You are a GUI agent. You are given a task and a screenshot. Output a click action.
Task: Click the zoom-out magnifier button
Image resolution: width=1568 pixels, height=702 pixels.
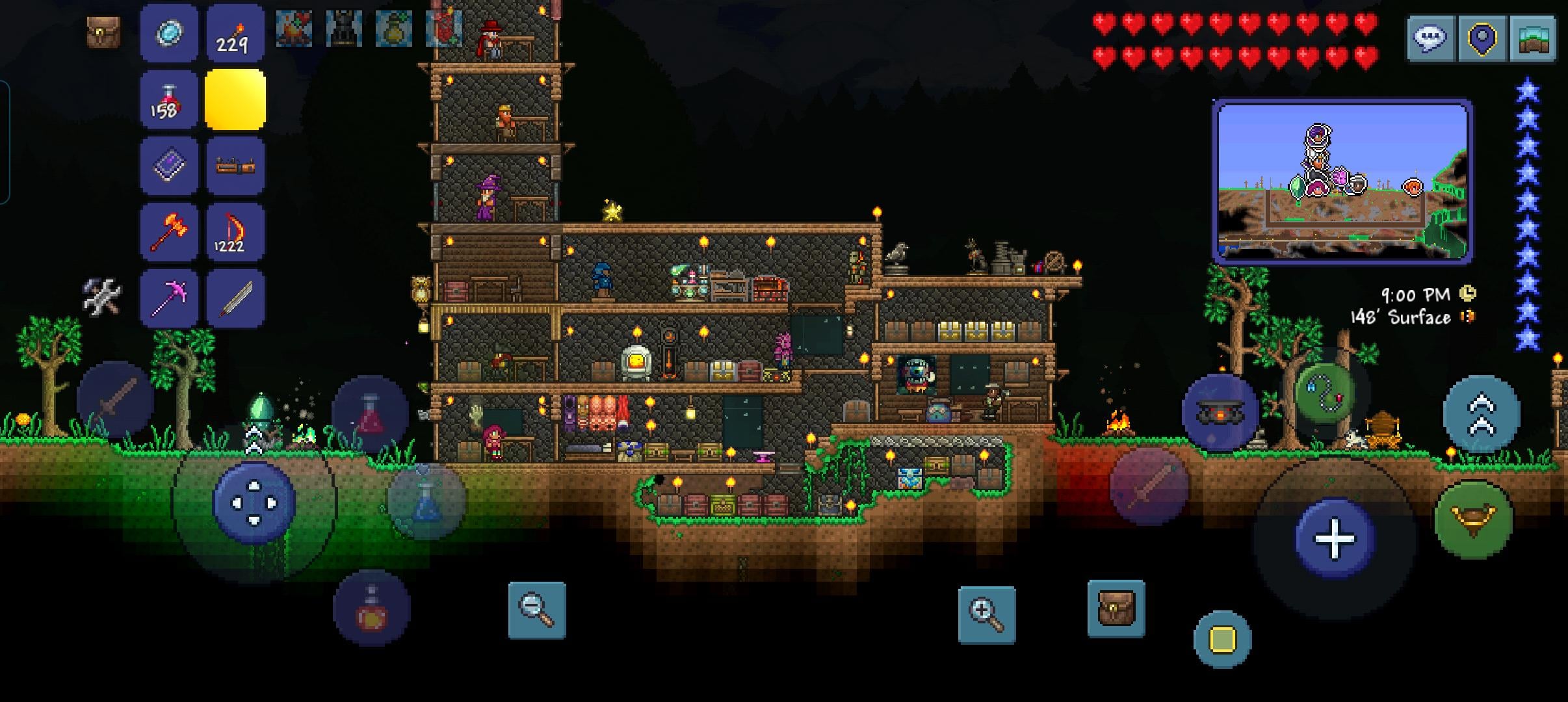click(536, 610)
